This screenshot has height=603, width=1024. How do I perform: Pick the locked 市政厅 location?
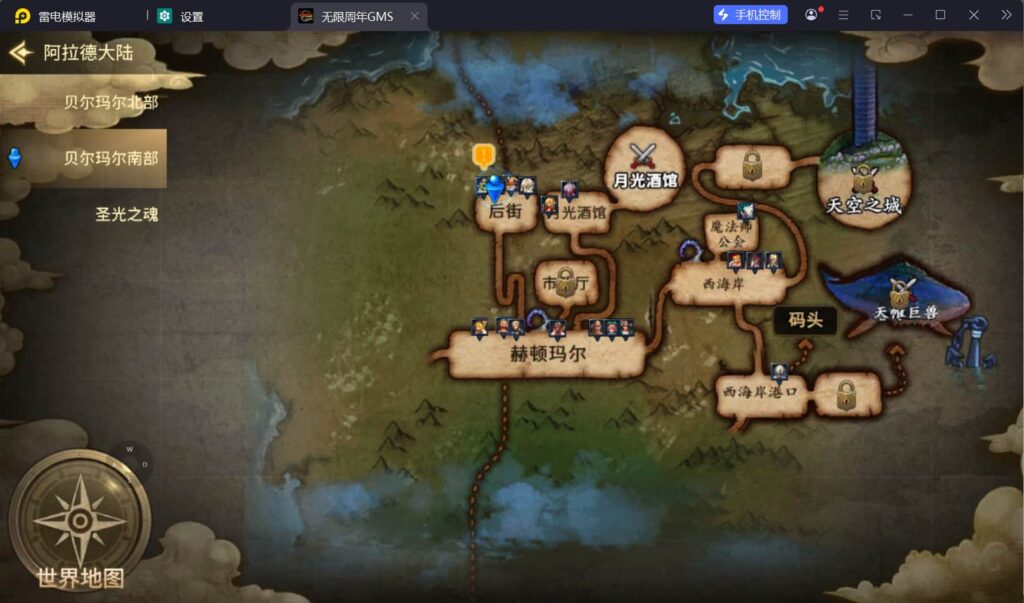566,284
